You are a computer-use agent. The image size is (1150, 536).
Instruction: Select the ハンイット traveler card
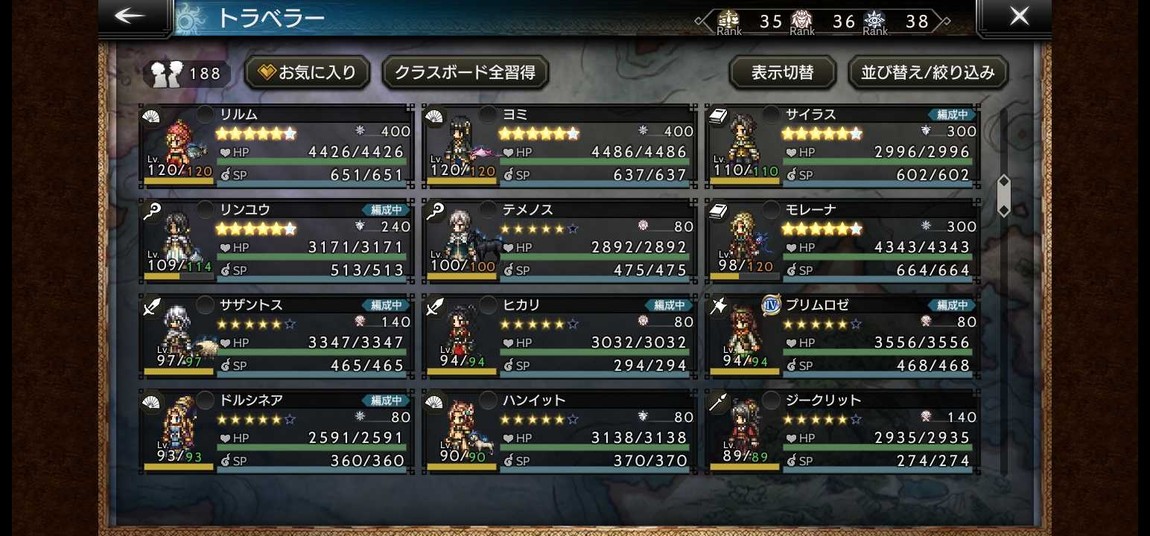coord(560,432)
